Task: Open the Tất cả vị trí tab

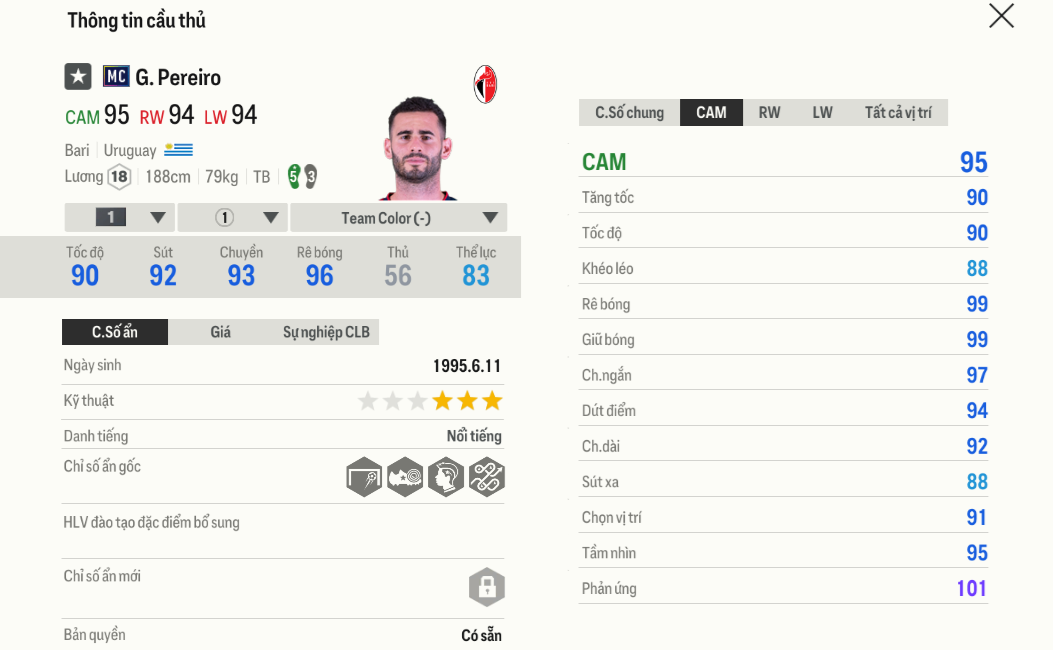Action: (897, 112)
